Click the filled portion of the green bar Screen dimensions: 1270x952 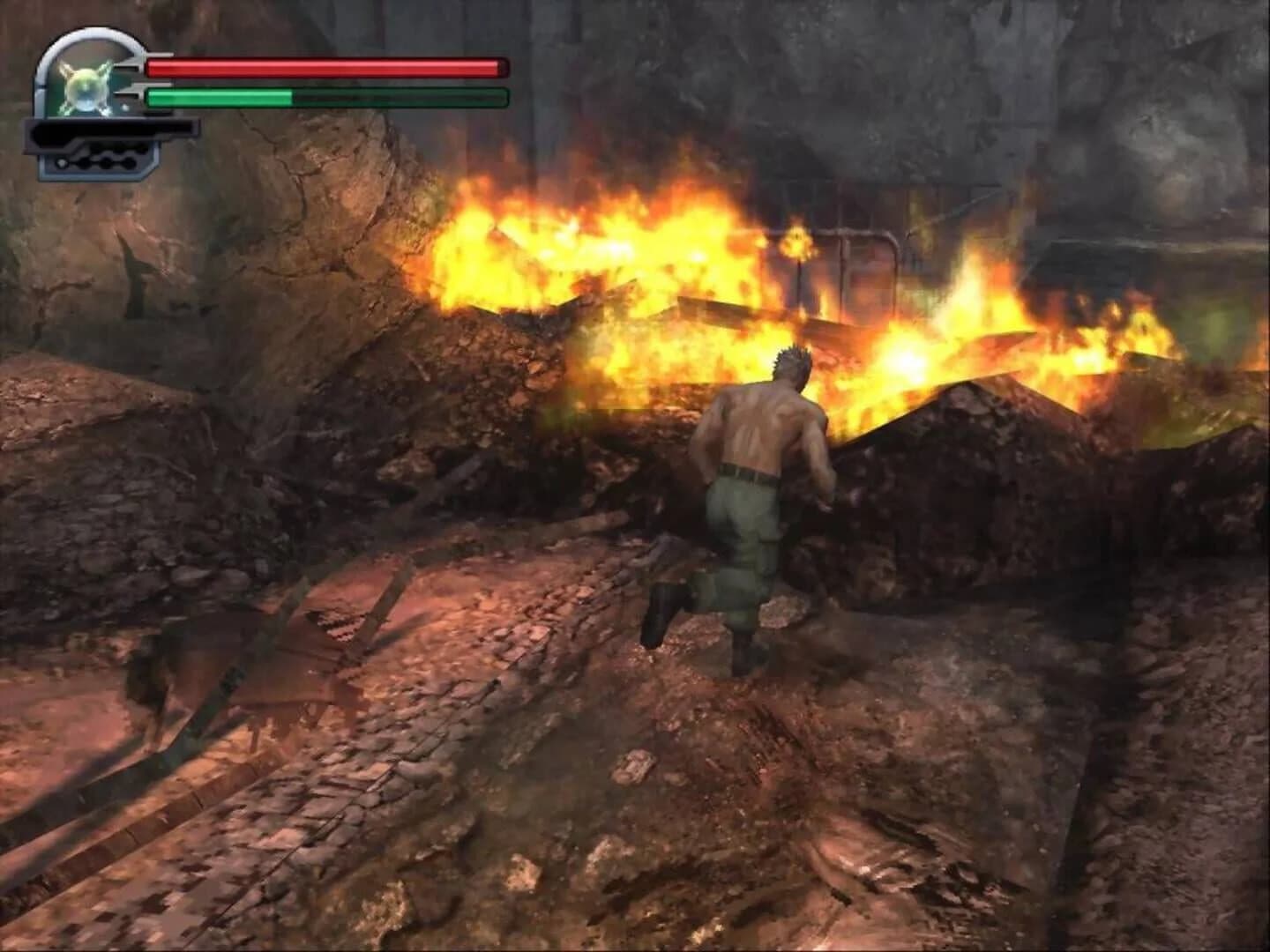point(220,97)
